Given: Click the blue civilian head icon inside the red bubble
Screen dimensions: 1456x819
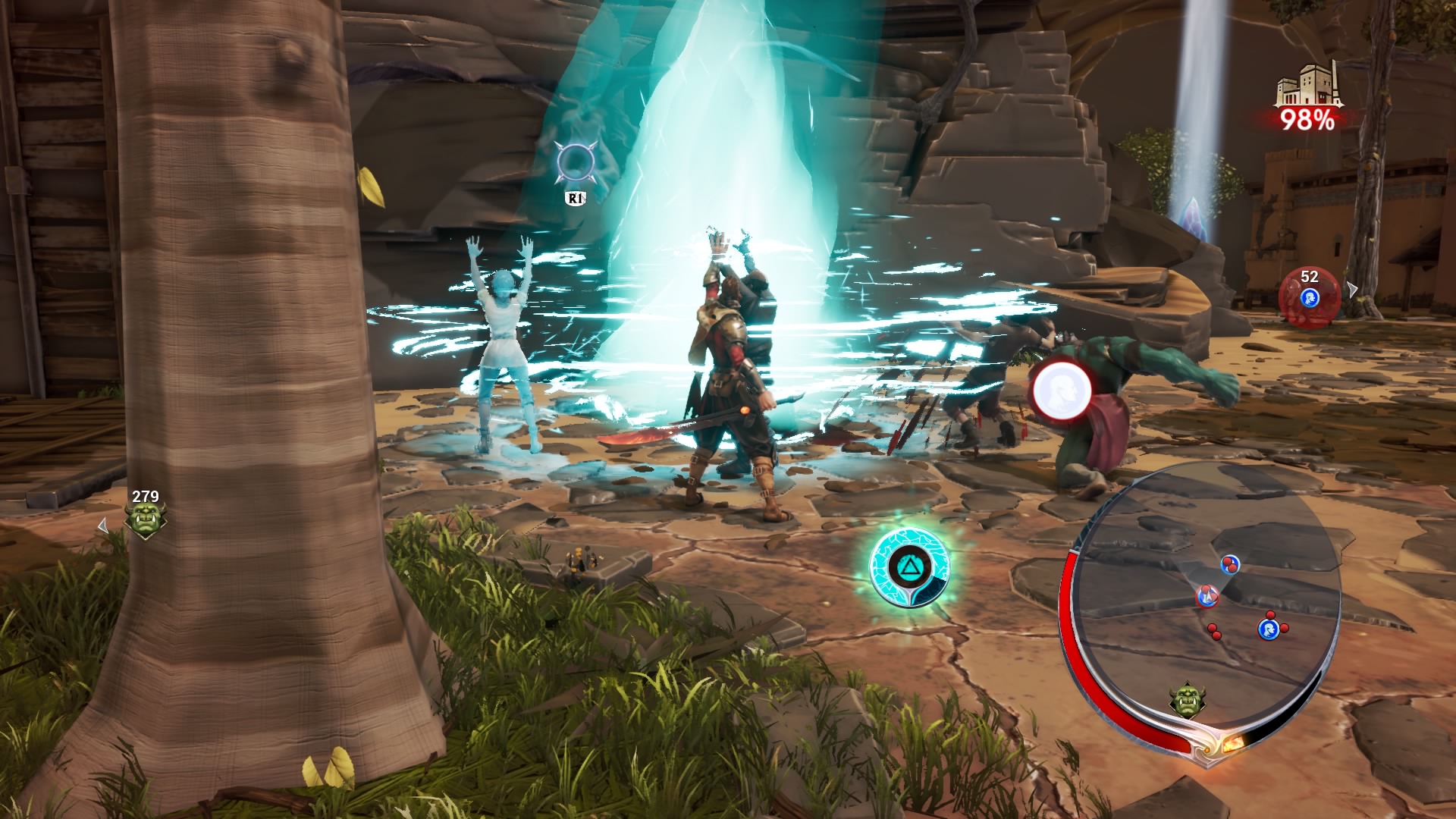Looking at the screenshot, I should click(x=1310, y=299).
